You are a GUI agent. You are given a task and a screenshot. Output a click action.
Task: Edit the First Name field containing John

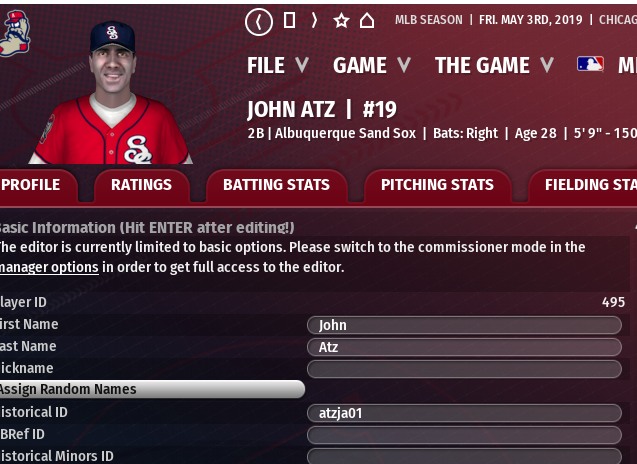(464, 325)
